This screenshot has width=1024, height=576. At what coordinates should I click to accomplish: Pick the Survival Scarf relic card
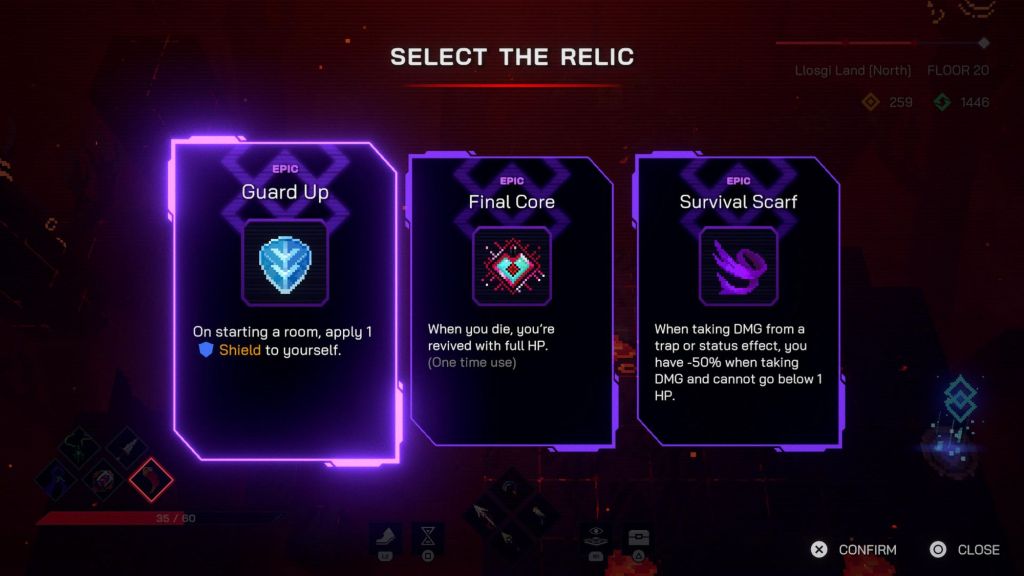click(x=738, y=300)
